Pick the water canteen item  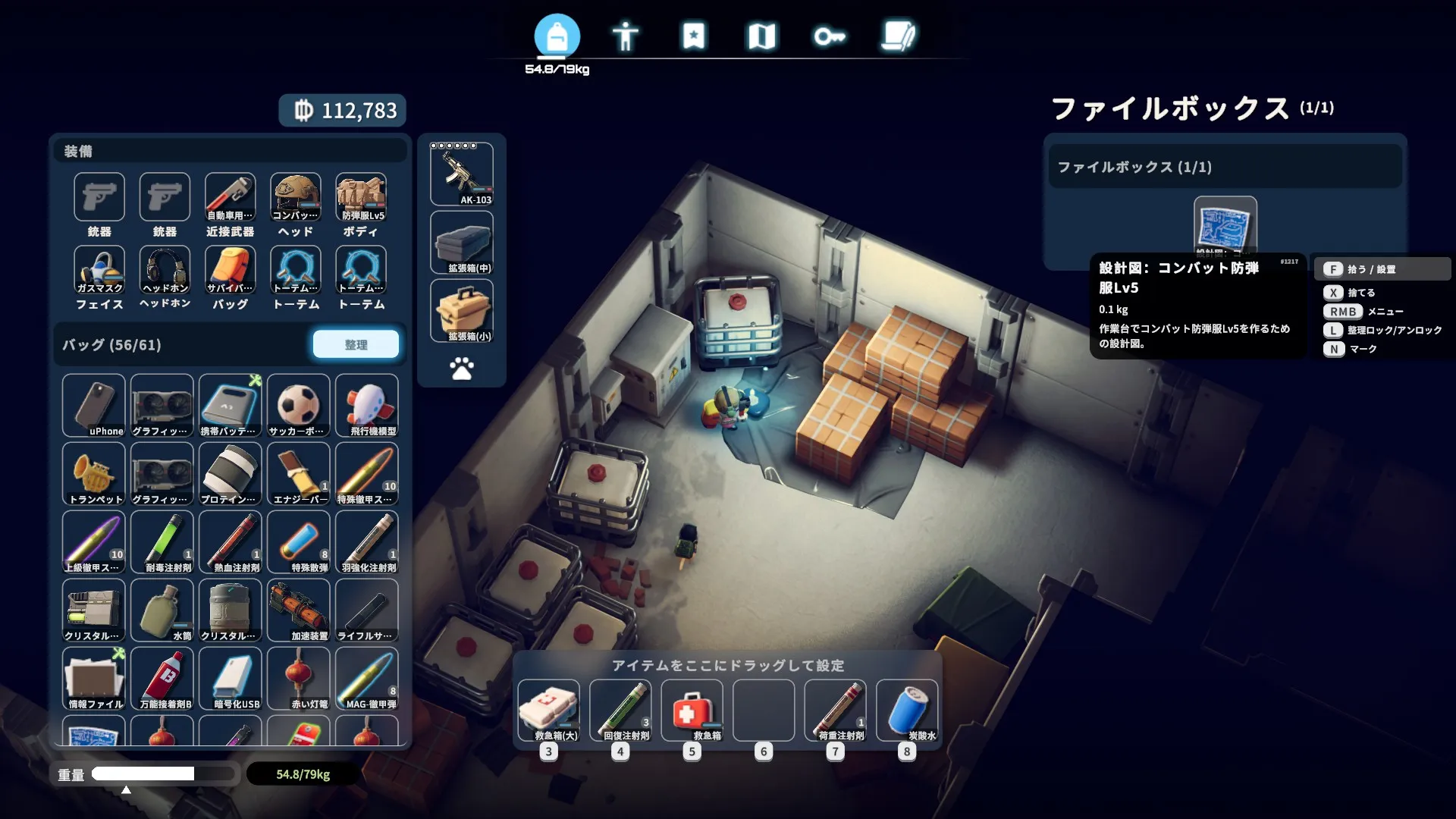[162, 610]
